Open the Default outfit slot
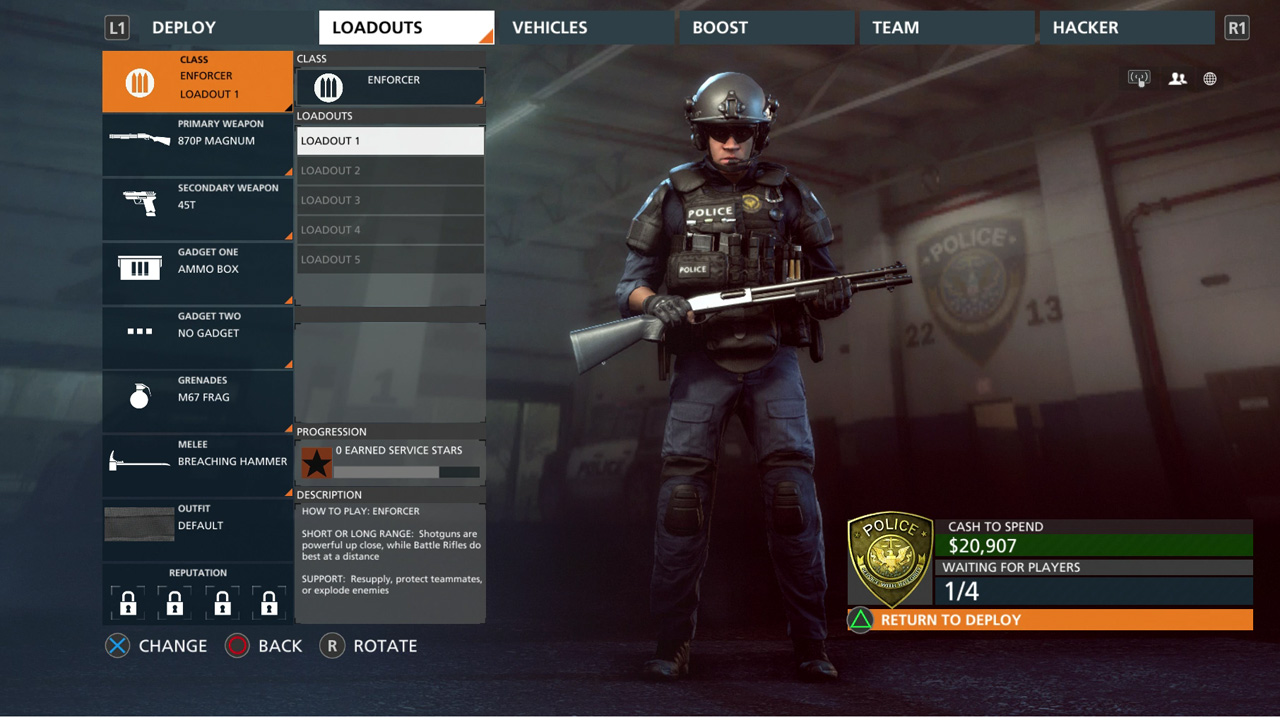The height and width of the screenshot is (720, 1280). pyautogui.click(x=198, y=529)
